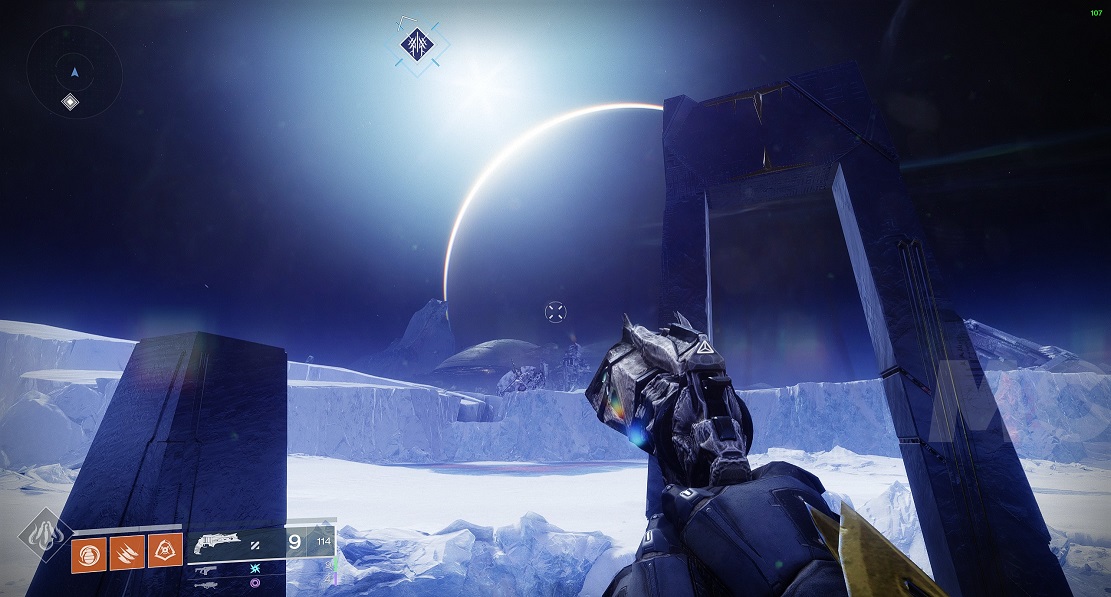Viewport: 1111px width, 597px height.
Task: Trigger the orange claw melee ability
Action: (x=127, y=550)
